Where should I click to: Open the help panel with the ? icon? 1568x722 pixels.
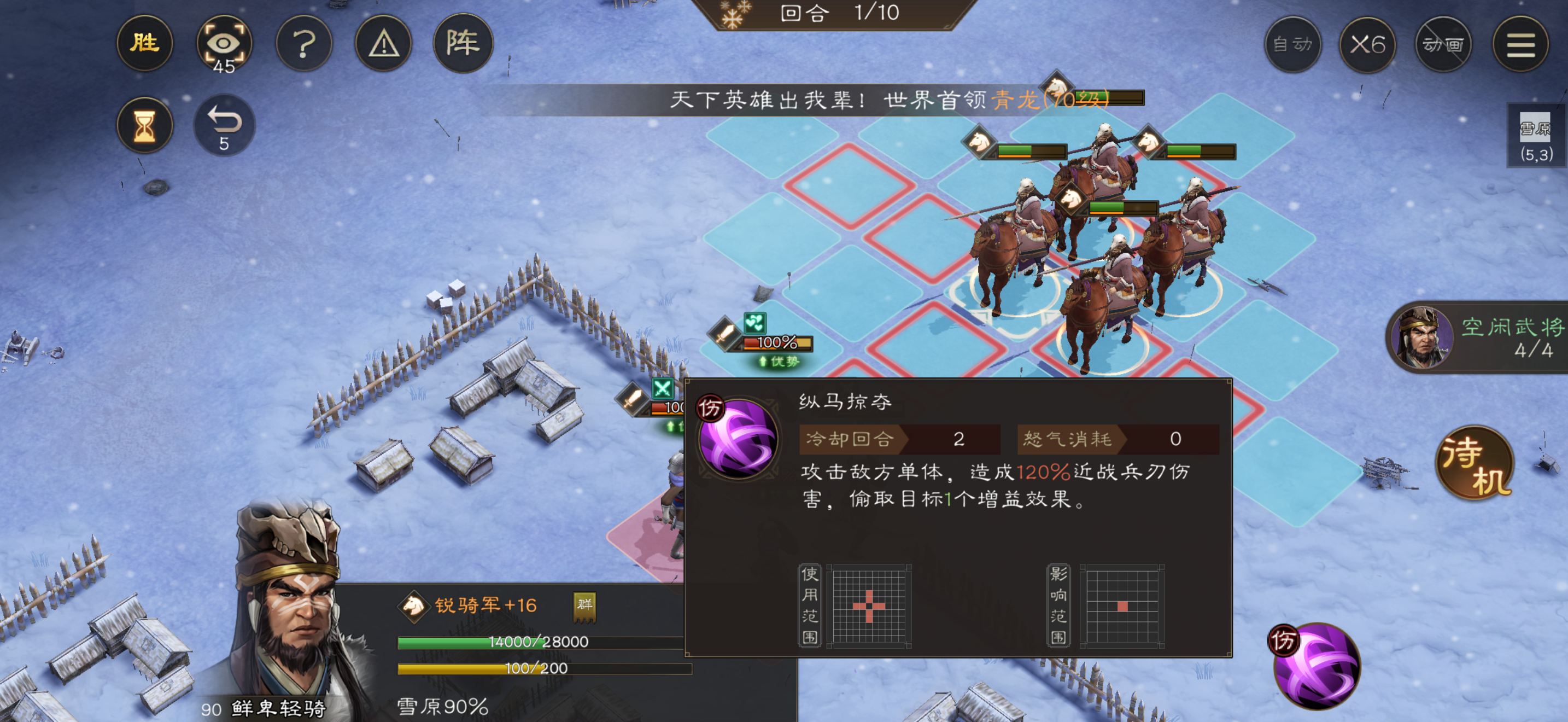305,44
